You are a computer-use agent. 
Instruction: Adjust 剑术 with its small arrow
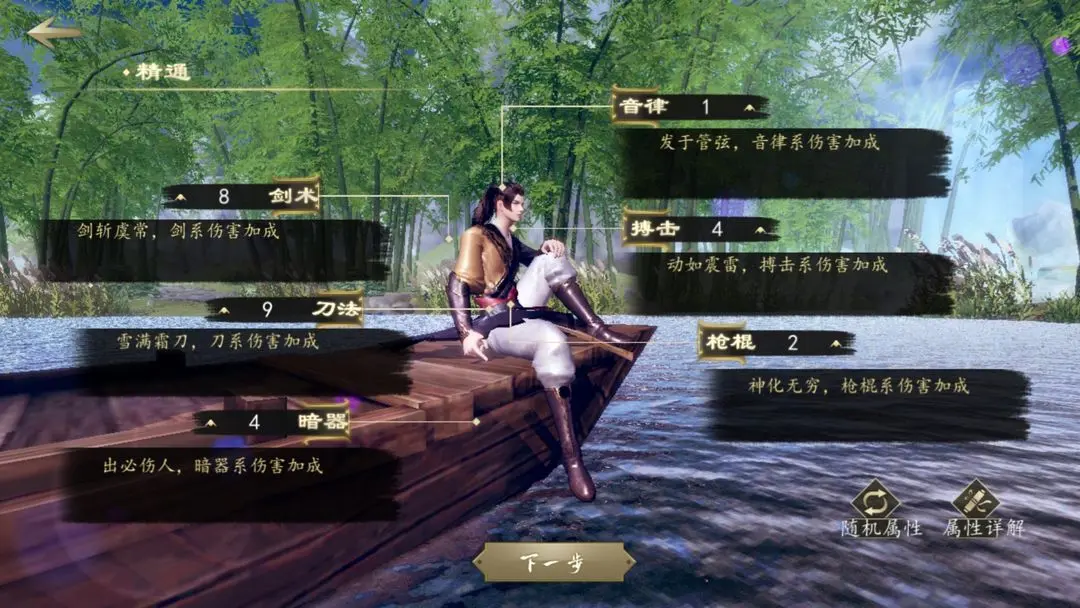pos(181,197)
